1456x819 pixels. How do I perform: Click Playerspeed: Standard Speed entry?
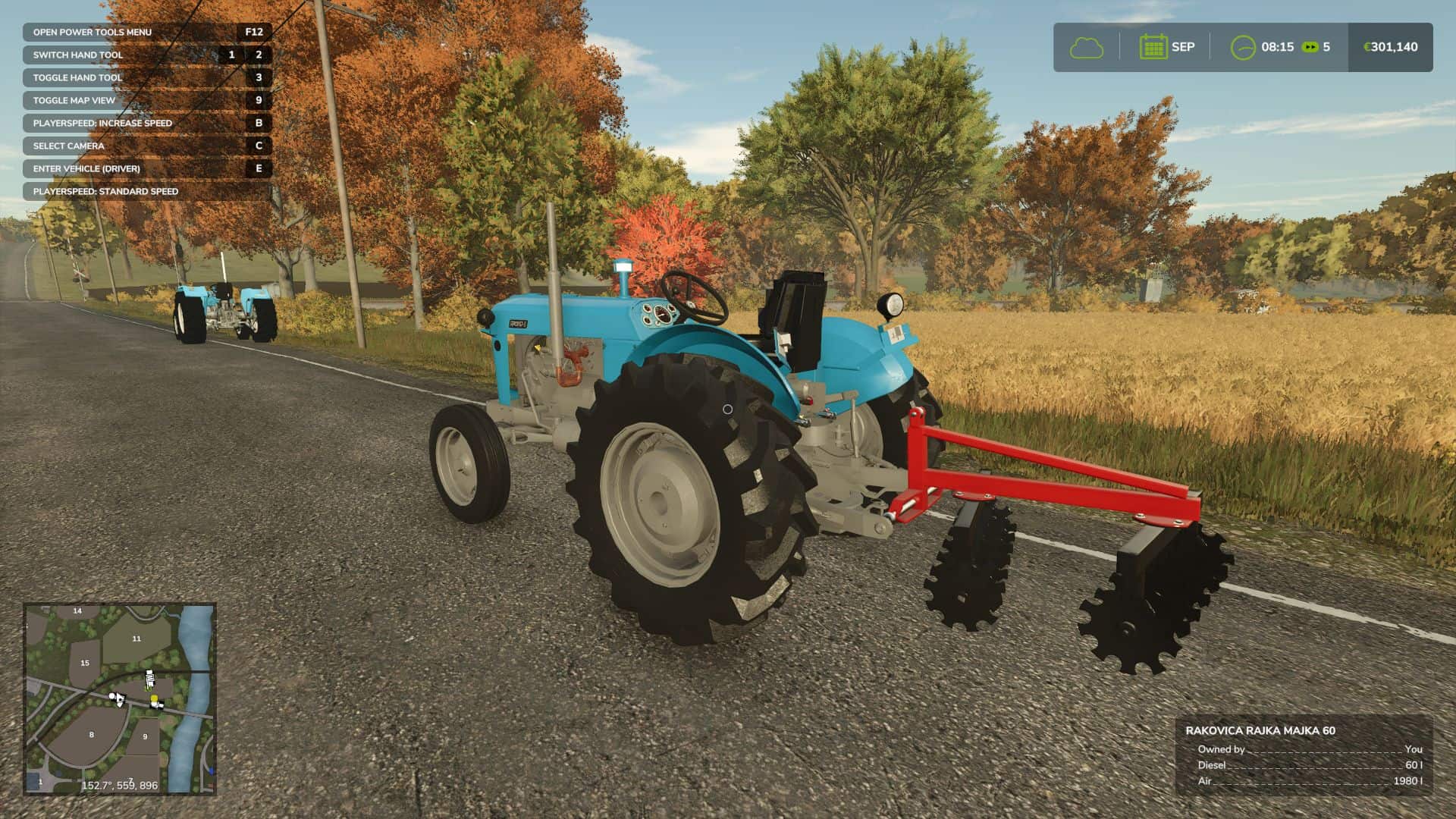[x=105, y=191]
